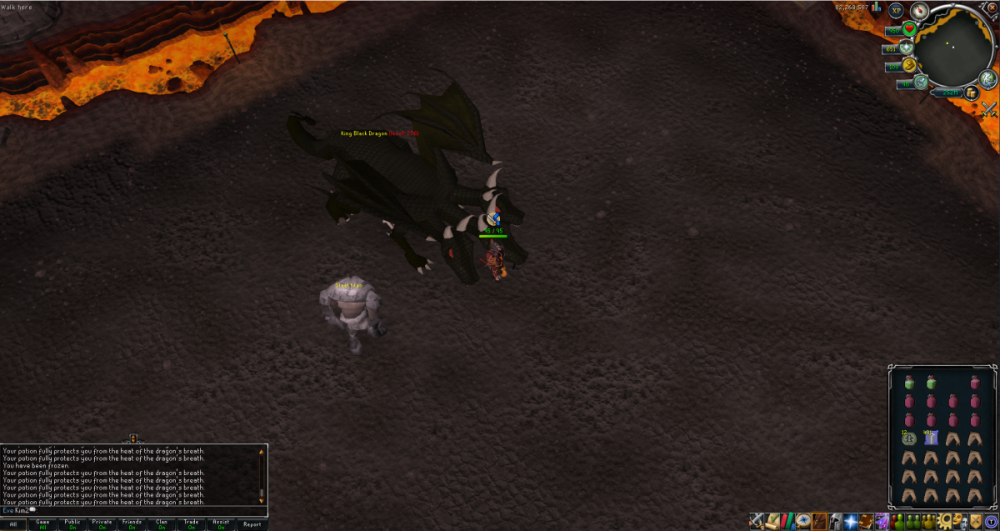This screenshot has width=1000, height=531.
Task: Toggle the prayer points orb
Action: tap(908, 48)
